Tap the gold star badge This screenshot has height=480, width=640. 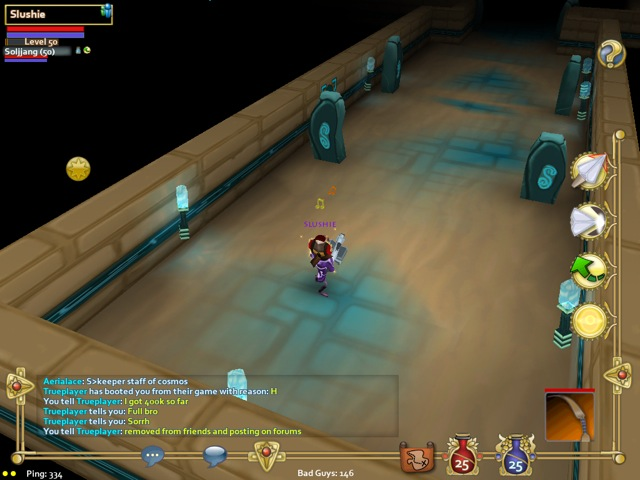pyautogui.click(x=78, y=168)
